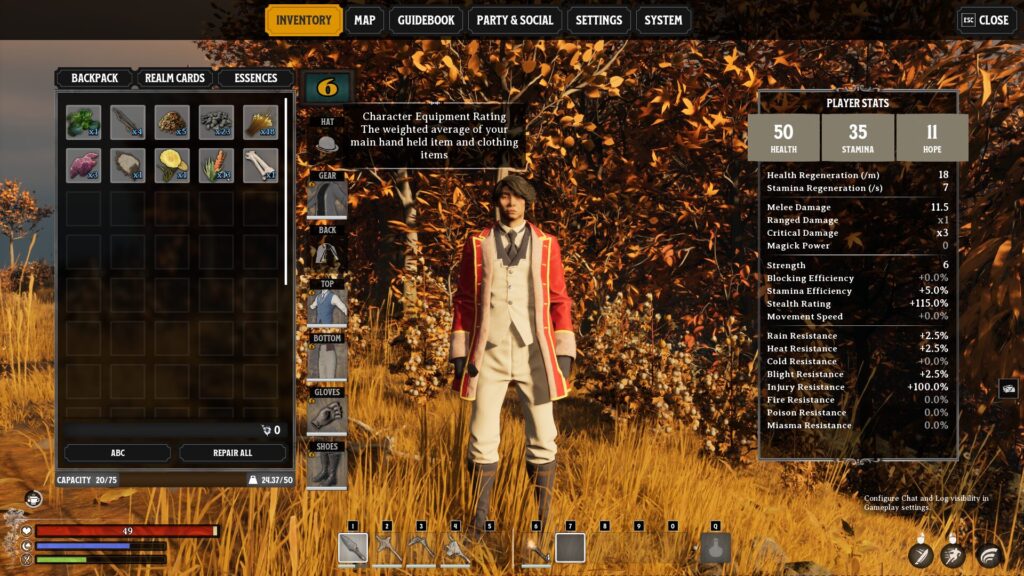Viewport: 1024px width, 576px height.
Task: Open the System tab
Action: [663, 20]
